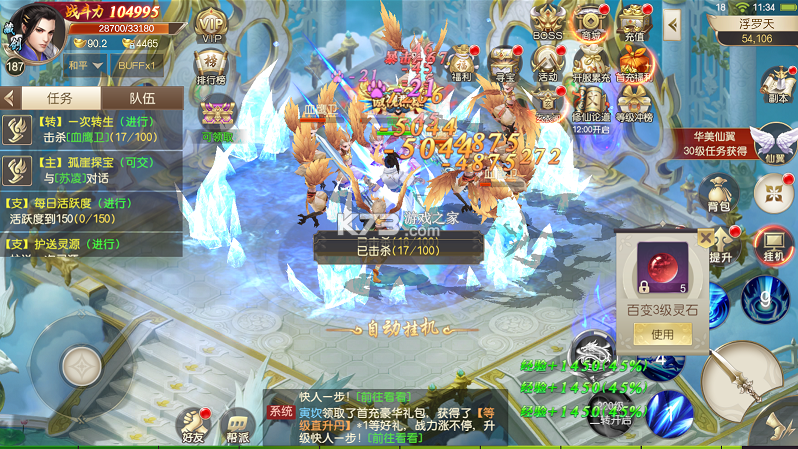Open the BOSS menu icon
This screenshot has width=798, height=449.
point(547,24)
